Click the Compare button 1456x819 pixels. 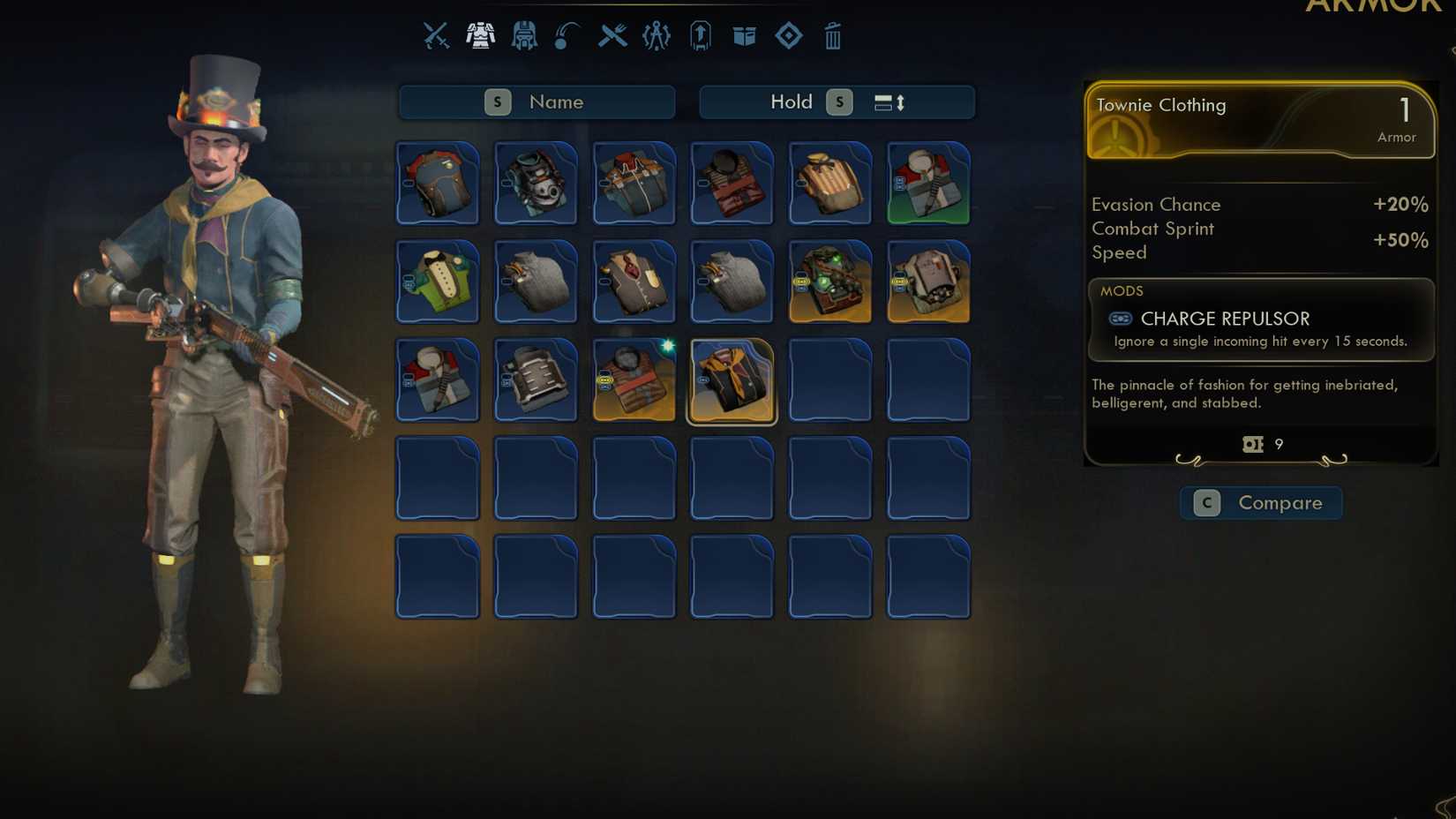coord(1260,502)
